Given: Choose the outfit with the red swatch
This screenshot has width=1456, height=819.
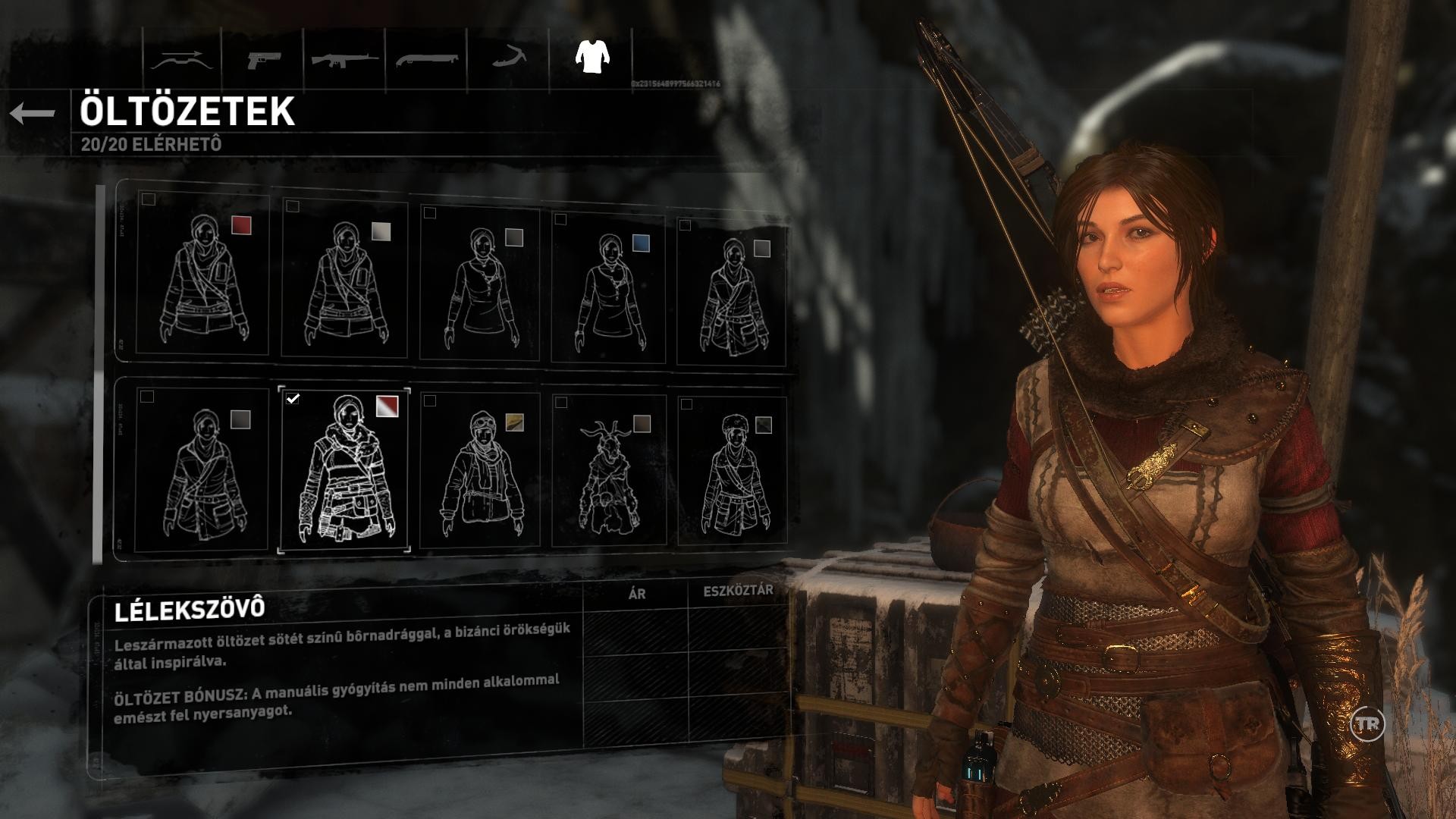Looking at the screenshot, I should point(202,273).
